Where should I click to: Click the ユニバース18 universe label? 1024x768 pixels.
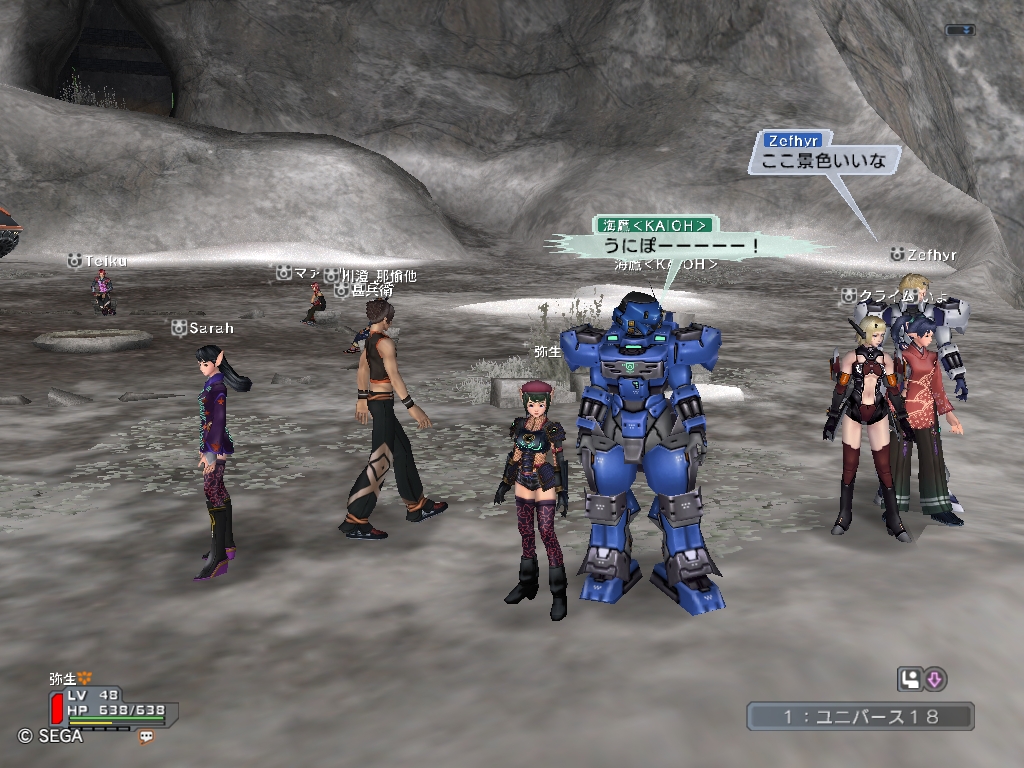click(x=860, y=716)
